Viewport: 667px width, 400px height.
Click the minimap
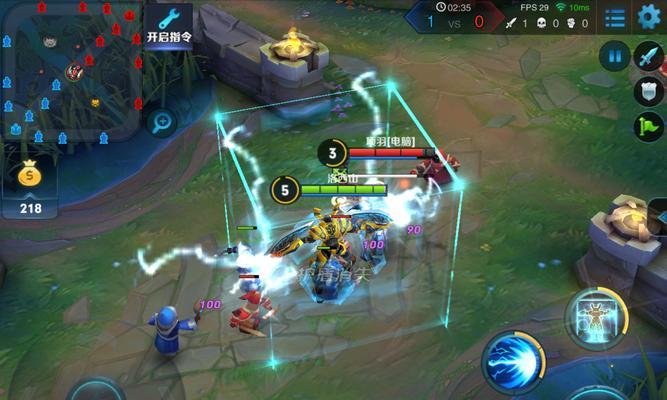[70, 70]
